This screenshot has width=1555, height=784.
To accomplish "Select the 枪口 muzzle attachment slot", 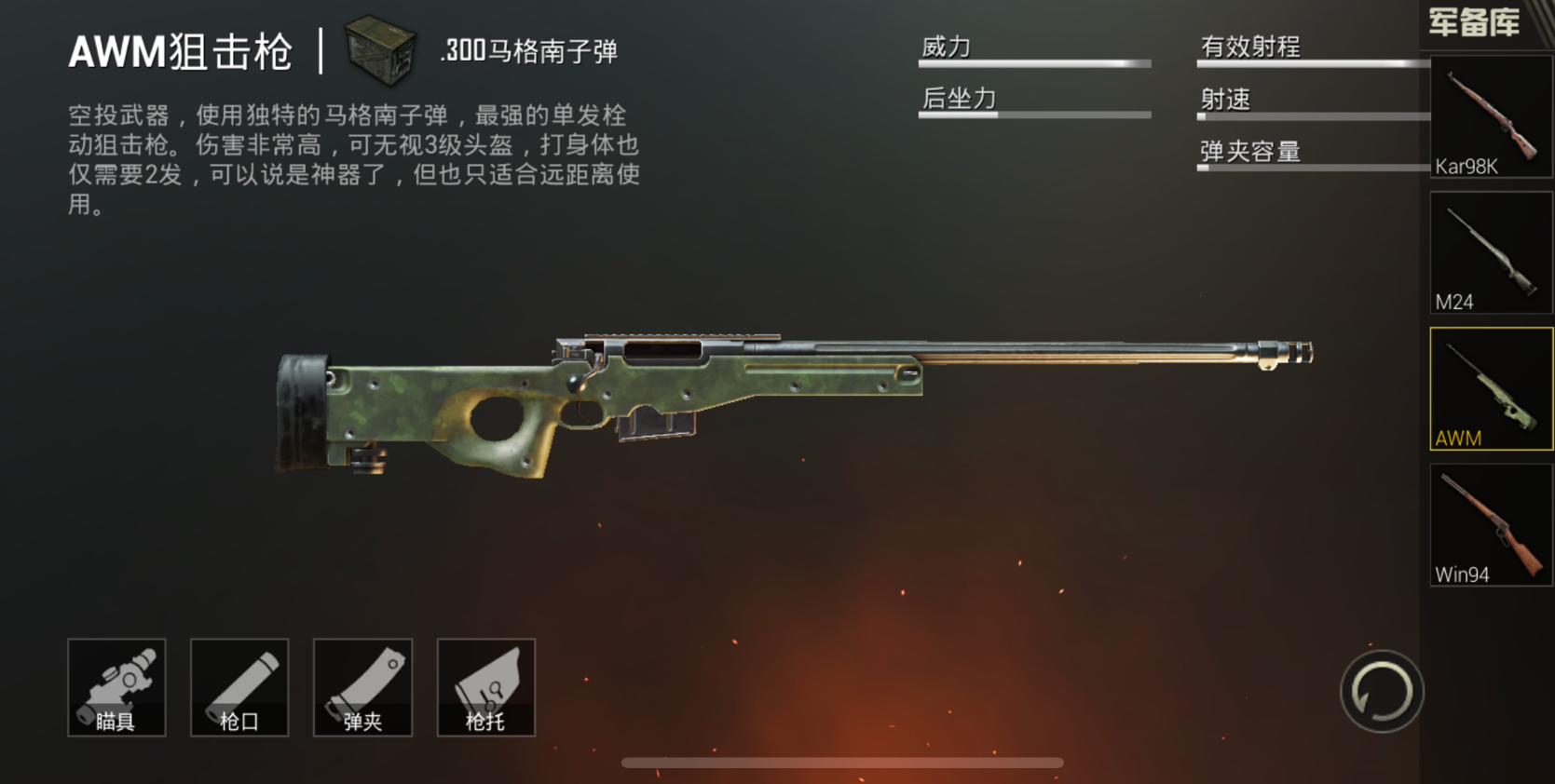I will (239, 687).
